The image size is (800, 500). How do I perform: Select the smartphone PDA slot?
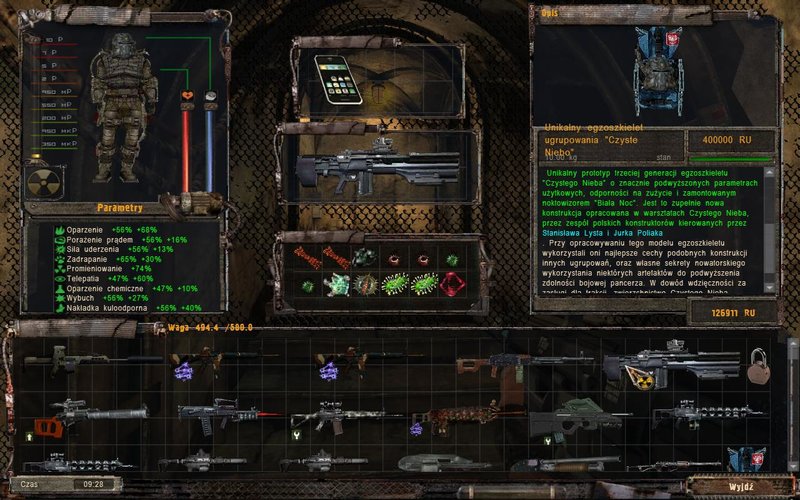[x=337, y=76]
